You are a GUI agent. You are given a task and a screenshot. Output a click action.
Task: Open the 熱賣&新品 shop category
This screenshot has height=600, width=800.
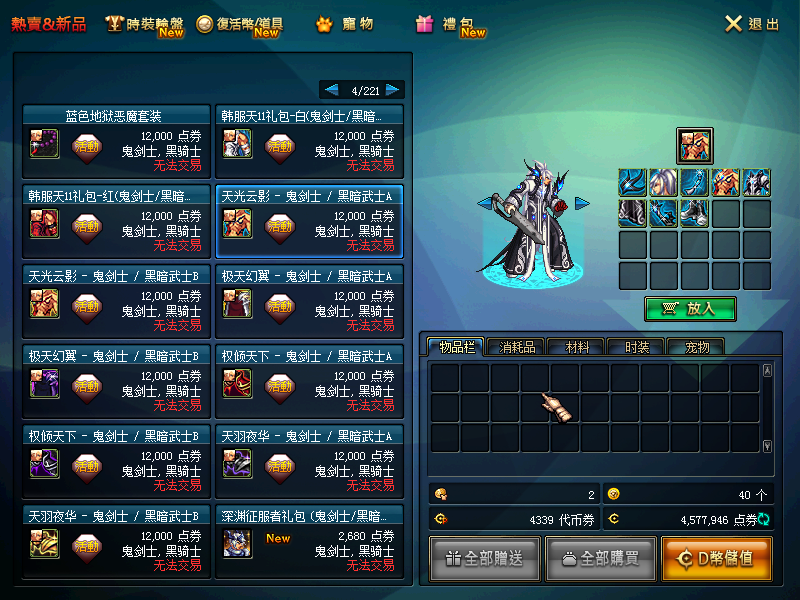pos(49,24)
